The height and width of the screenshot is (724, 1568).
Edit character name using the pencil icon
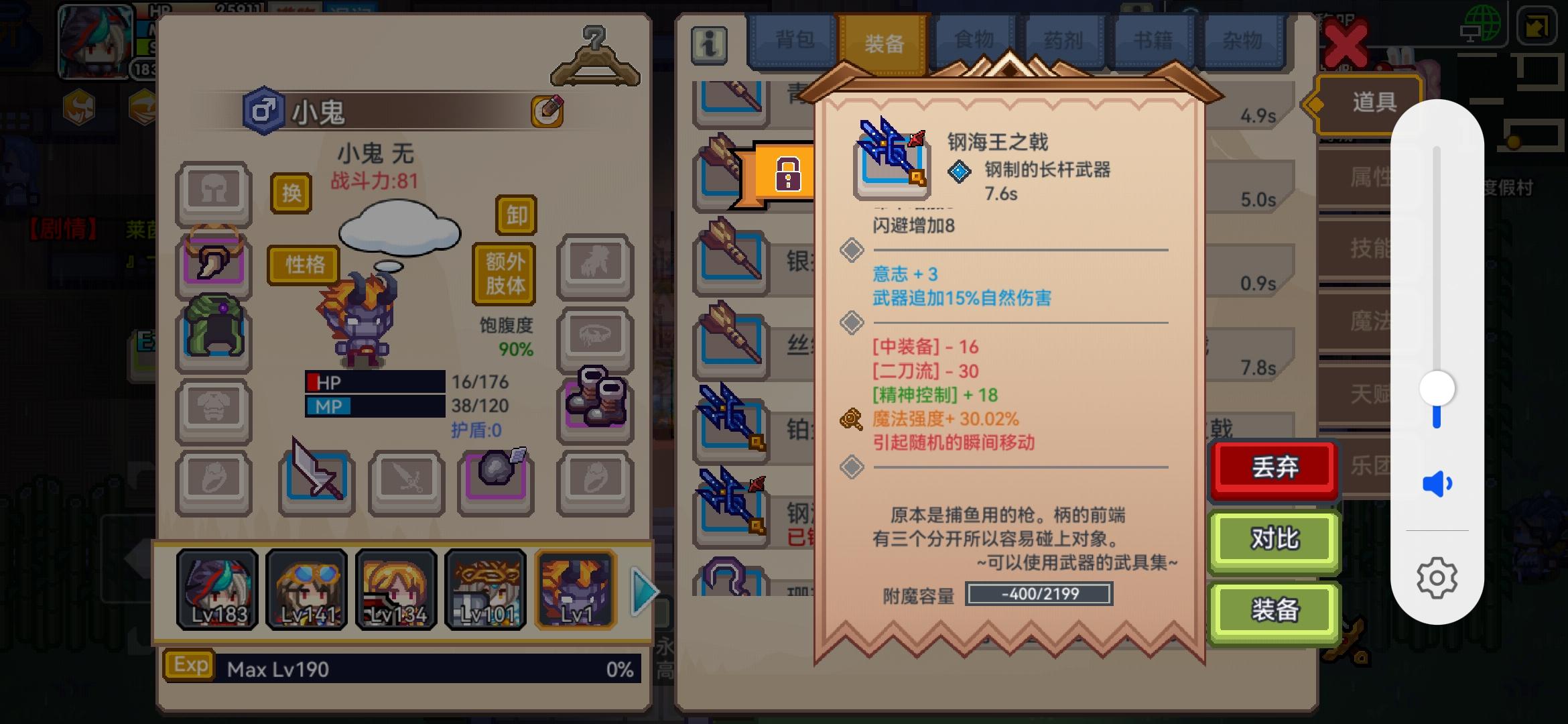click(x=547, y=111)
